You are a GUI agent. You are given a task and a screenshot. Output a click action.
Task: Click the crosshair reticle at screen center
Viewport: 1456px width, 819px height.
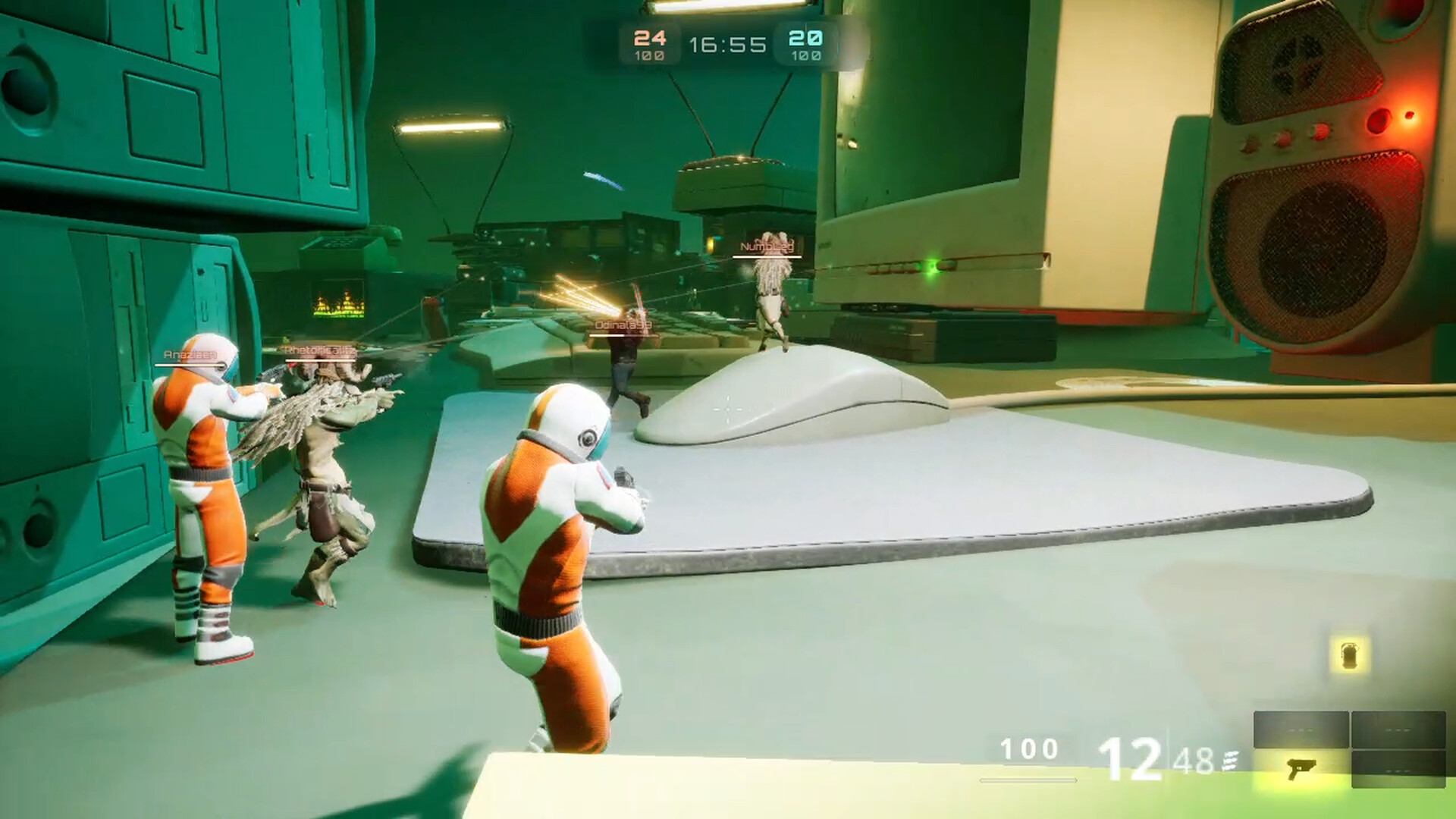[728, 409]
